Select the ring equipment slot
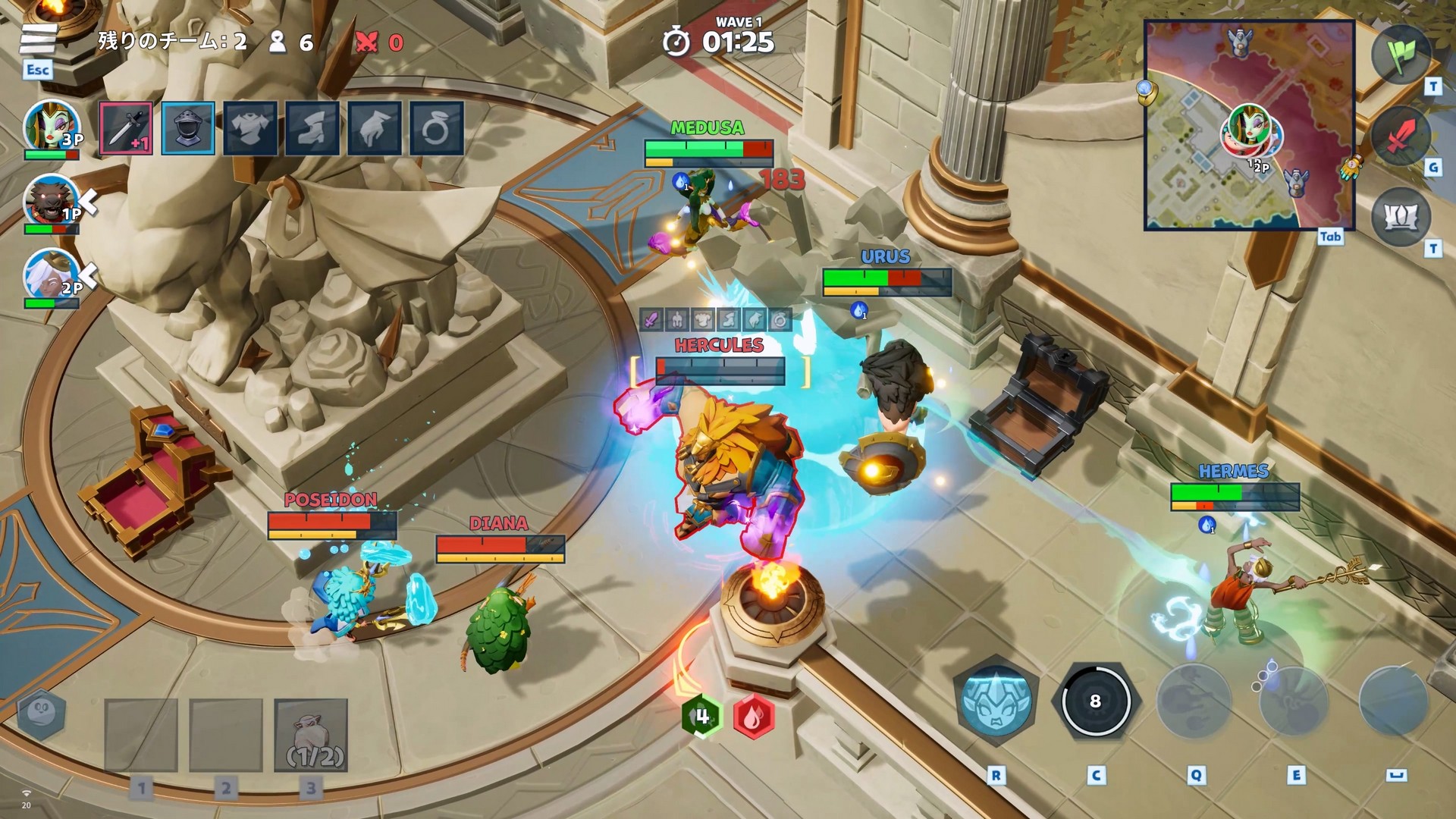The image size is (1456, 819). pos(436,128)
